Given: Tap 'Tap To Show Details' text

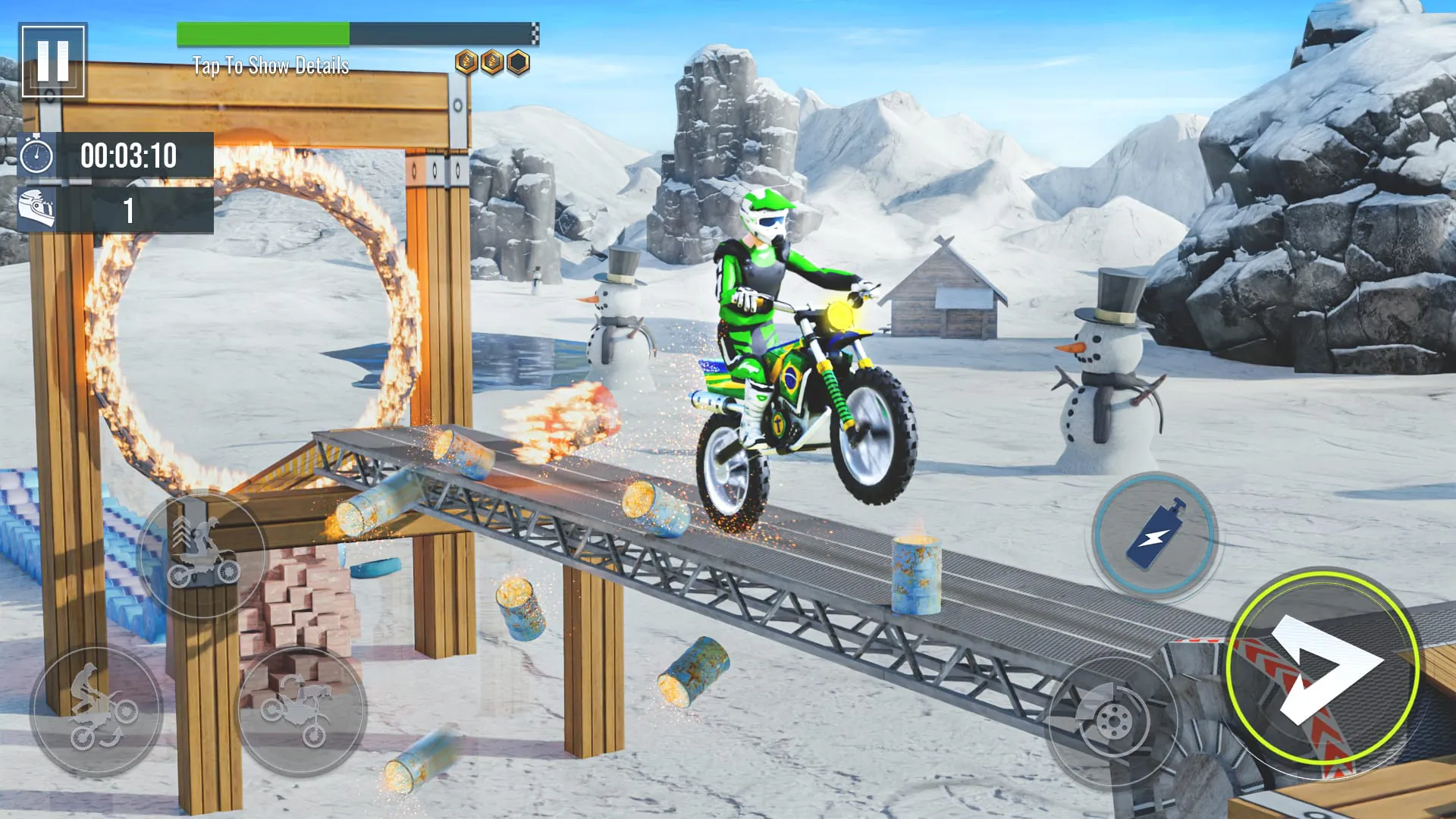Looking at the screenshot, I should [x=269, y=67].
